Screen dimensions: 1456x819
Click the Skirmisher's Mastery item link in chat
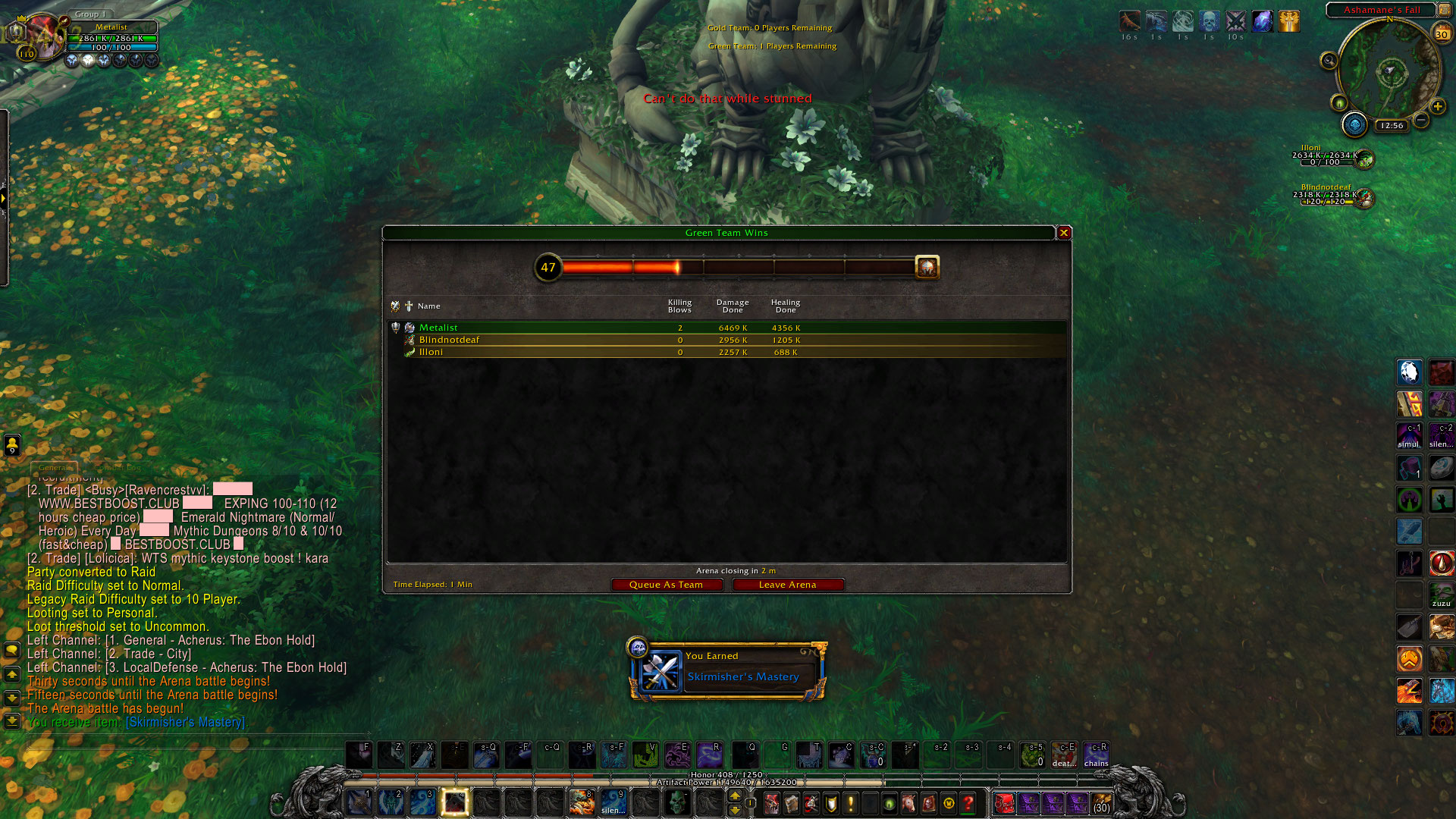click(186, 722)
